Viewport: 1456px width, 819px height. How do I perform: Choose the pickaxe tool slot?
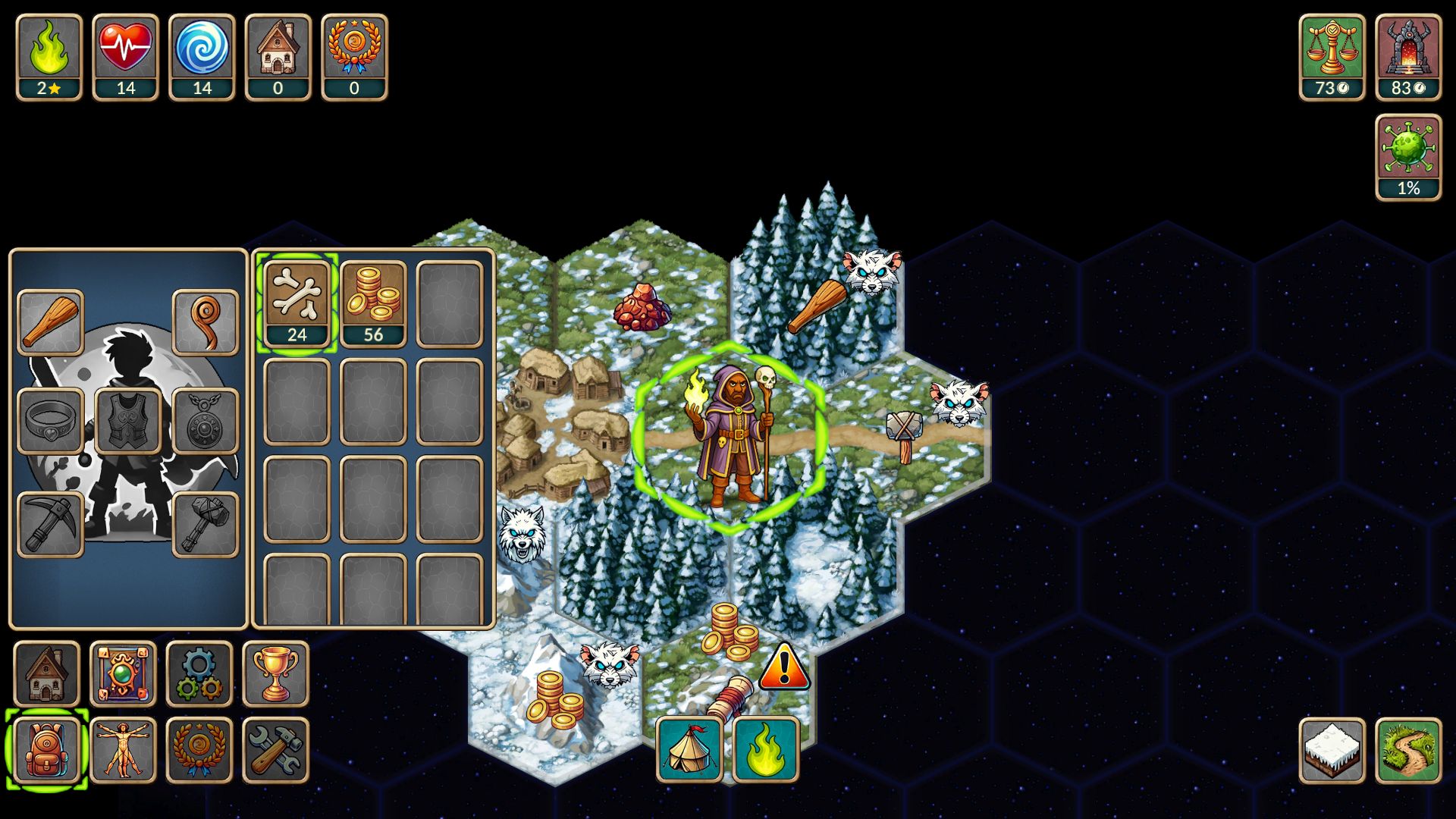pyautogui.click(x=50, y=524)
